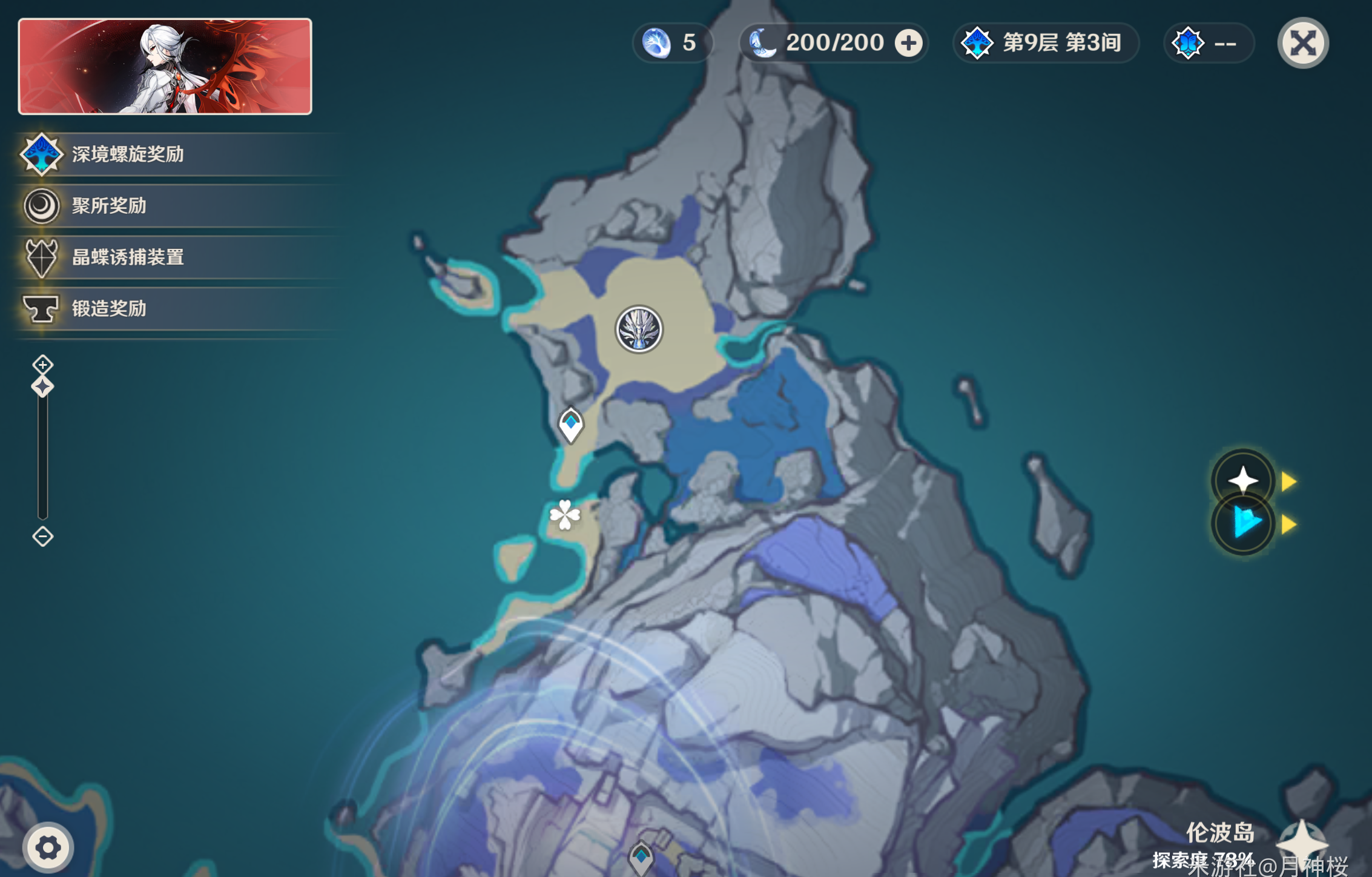Select 深境螺旋奖励 in the reminder list
1372x877 pixels.
(x=127, y=154)
